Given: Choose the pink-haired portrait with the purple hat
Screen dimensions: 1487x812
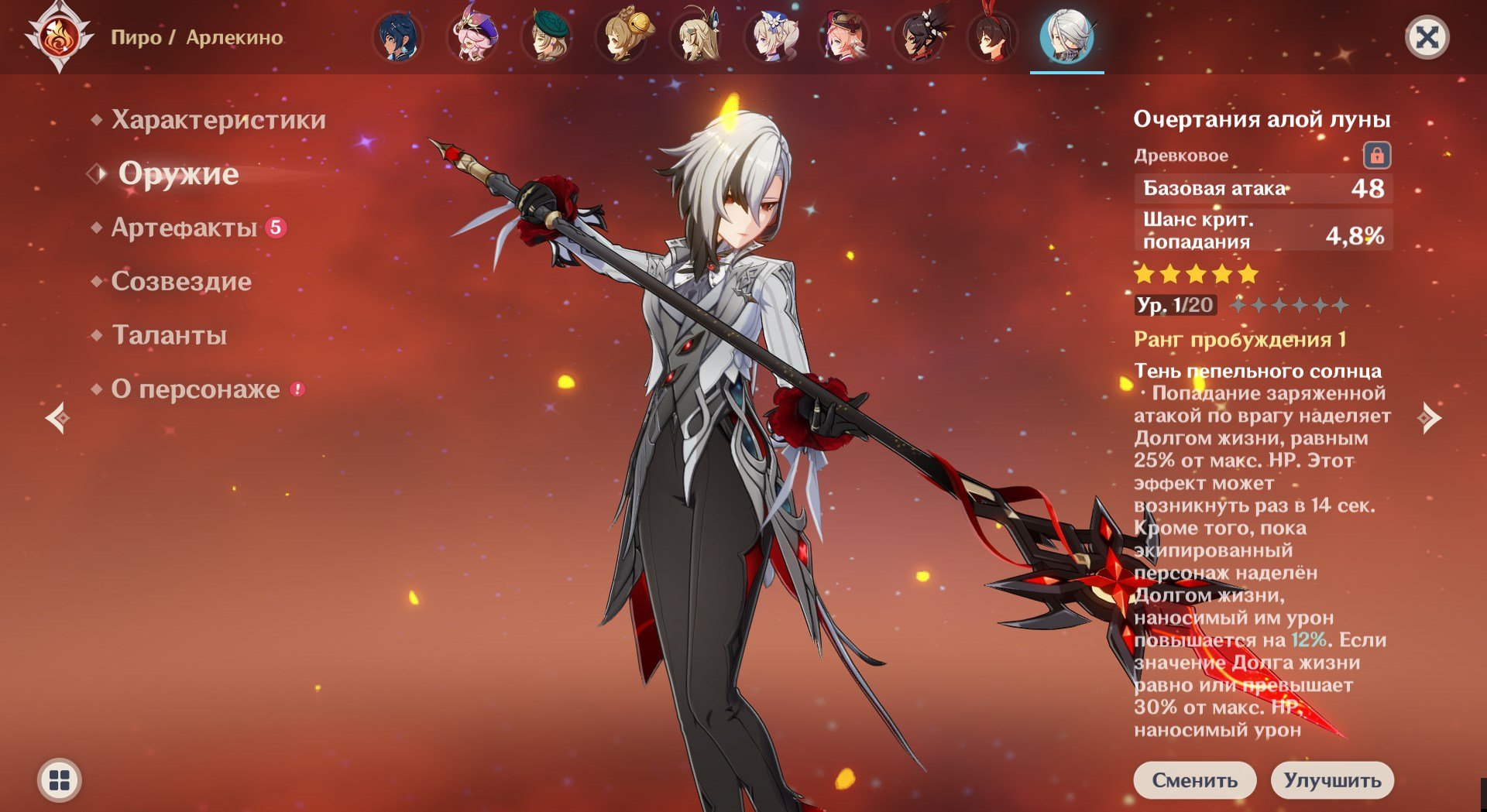Looking at the screenshot, I should click(472, 37).
